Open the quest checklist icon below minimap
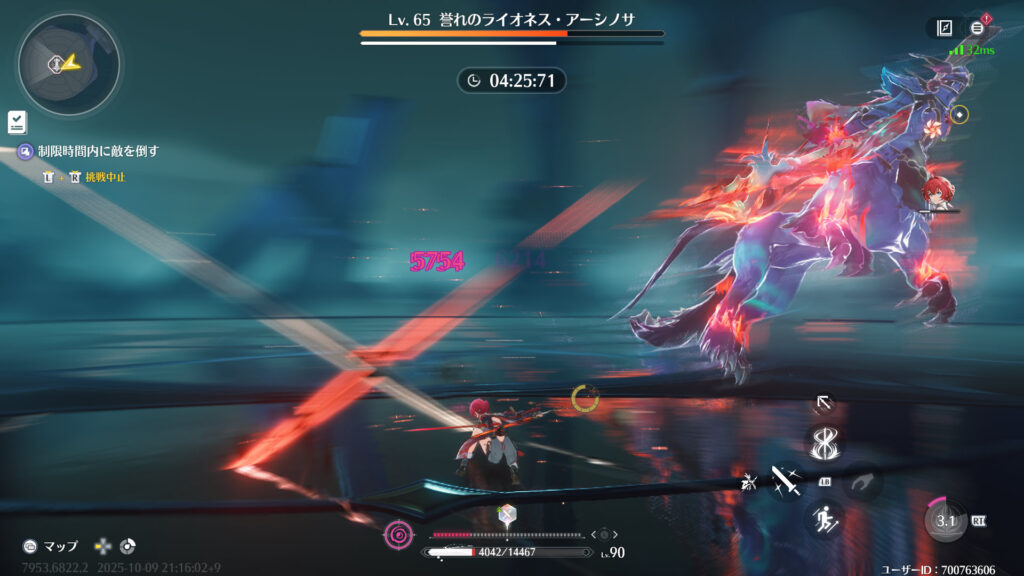This screenshot has height=576, width=1024. [17, 122]
